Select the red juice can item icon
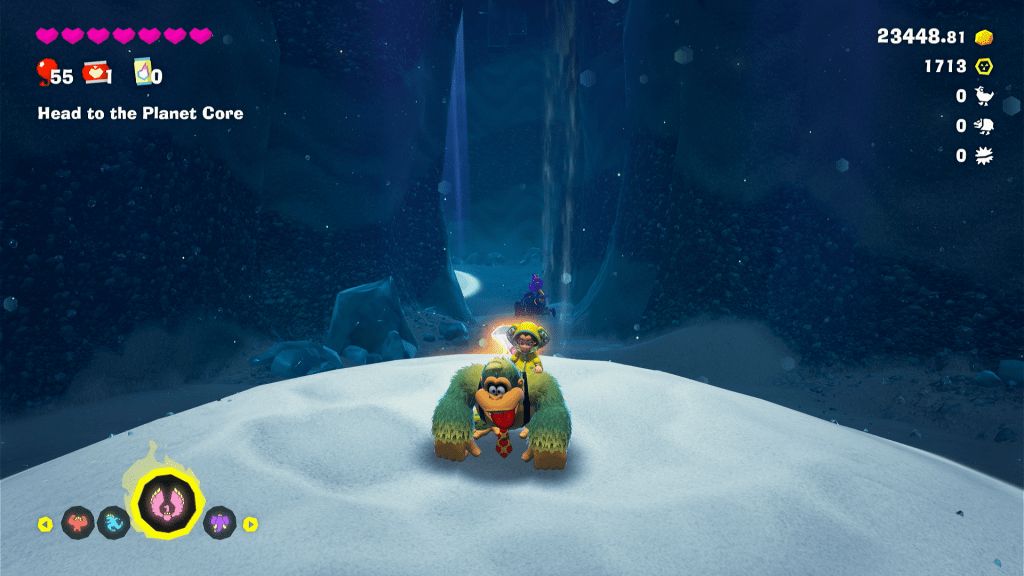Viewport: 1024px width, 576px height. point(97,72)
